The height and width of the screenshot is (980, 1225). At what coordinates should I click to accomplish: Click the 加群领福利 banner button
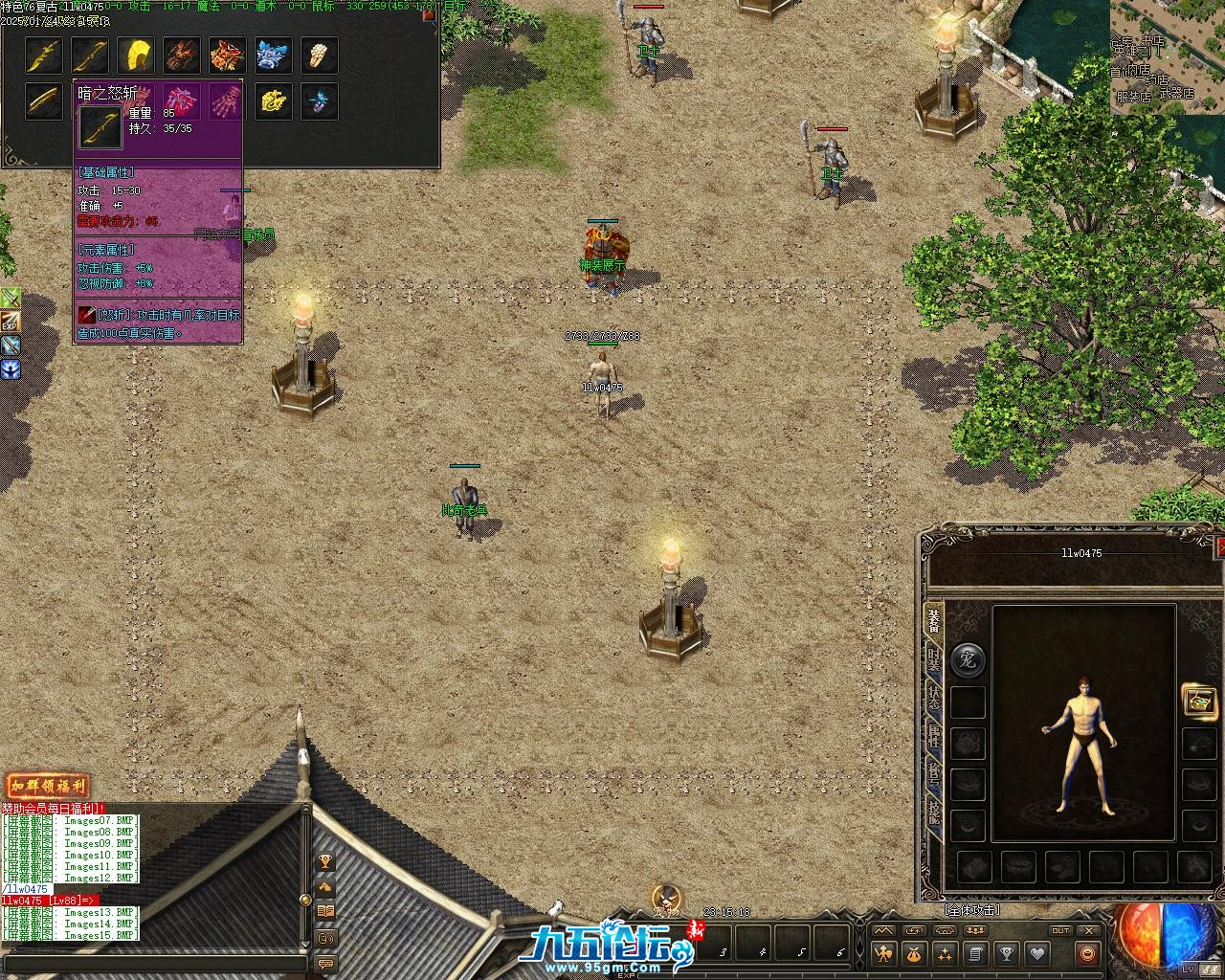48,787
